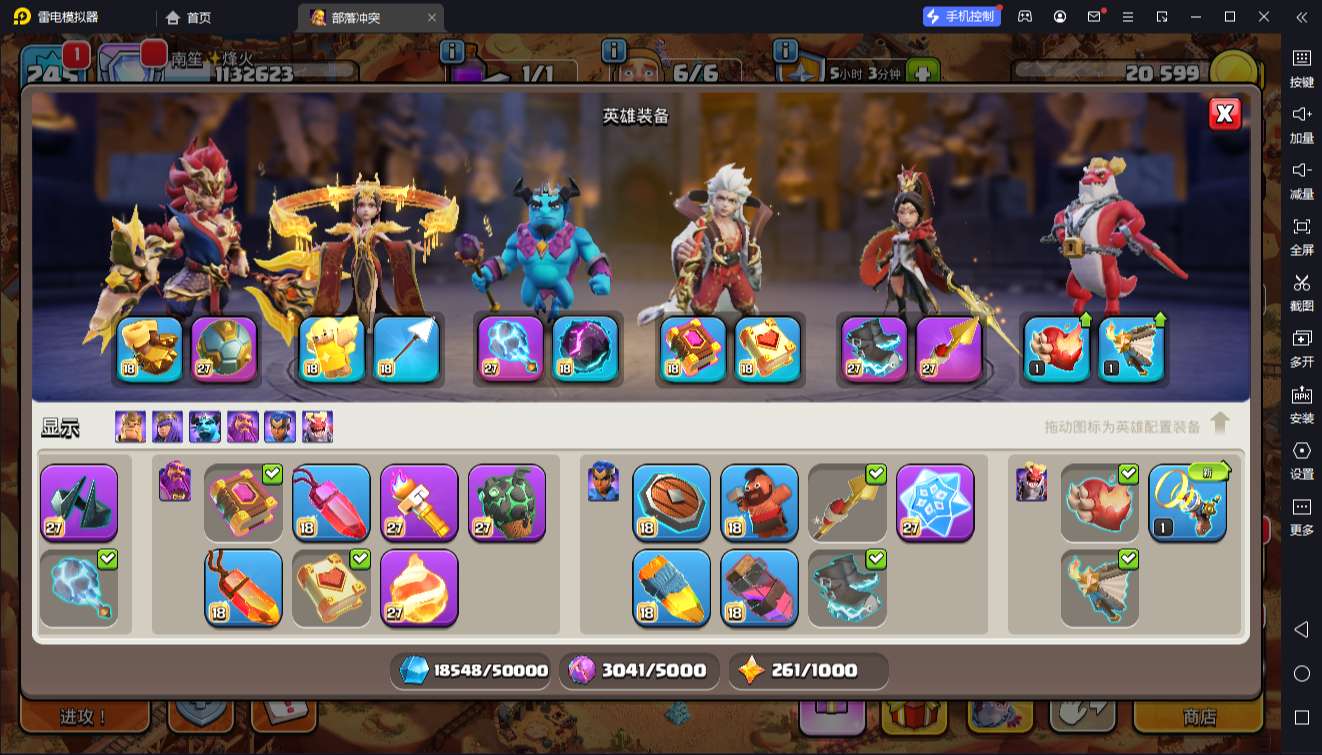This screenshot has height=755, width=1322.
Task: Select the new golden rings equipment
Action: [x=1187, y=502]
